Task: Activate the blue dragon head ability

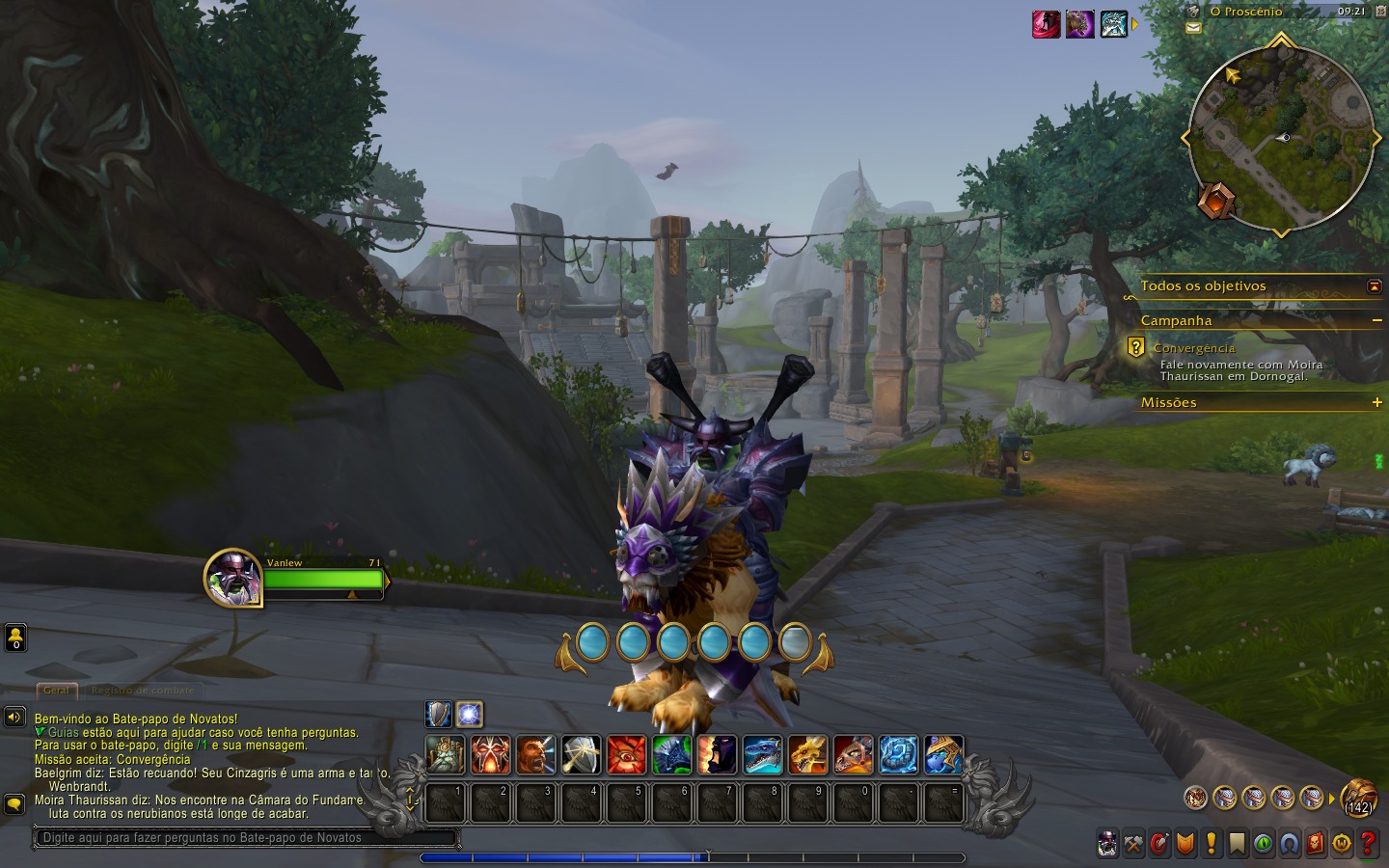Action: click(763, 755)
